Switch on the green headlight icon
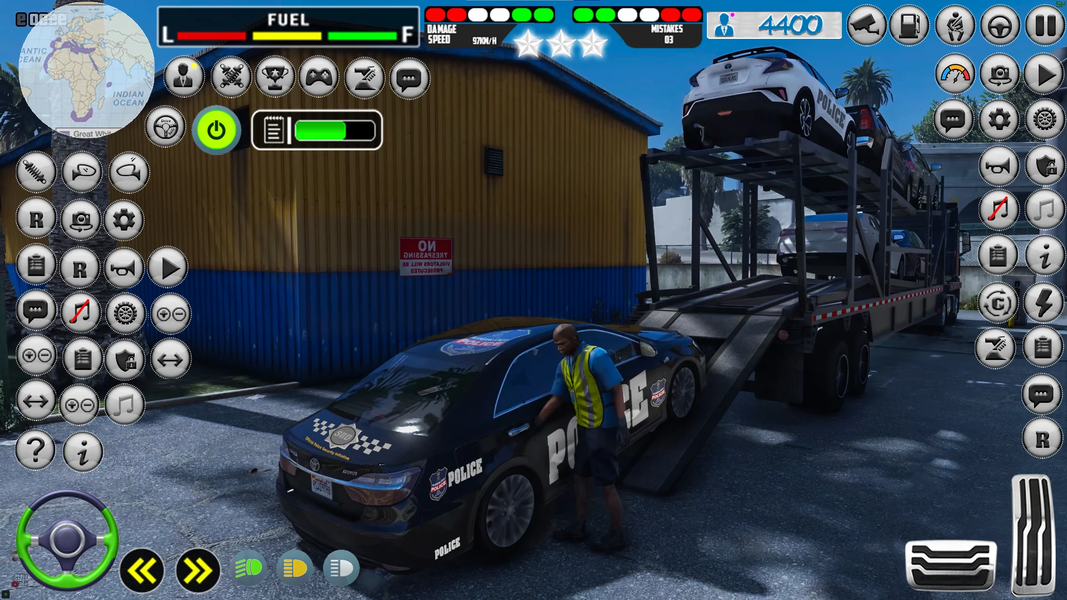This screenshot has width=1067, height=600. click(x=250, y=569)
